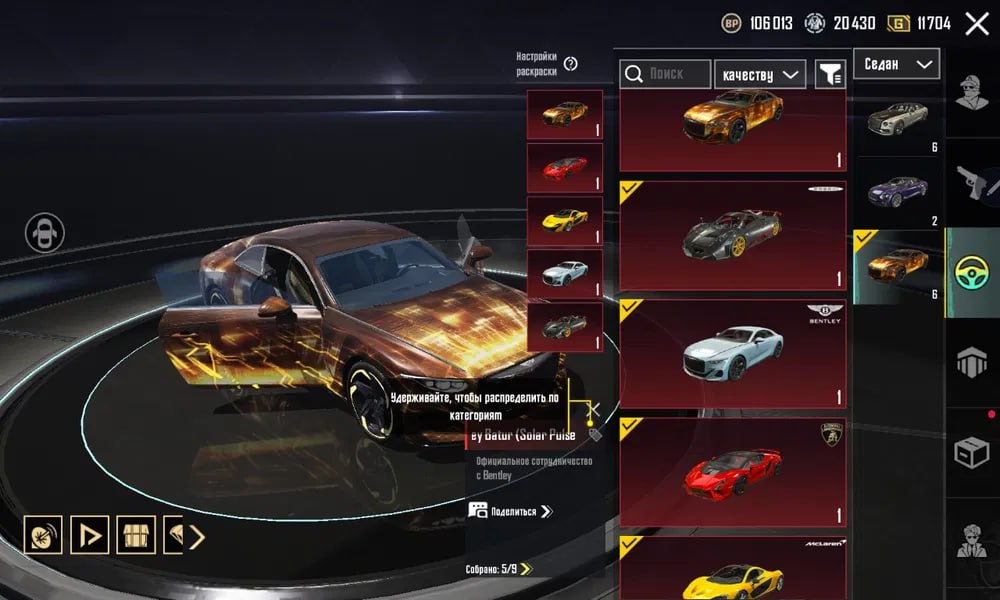The height and width of the screenshot is (600, 1000).
Task: Click the Поиск search field
Action: click(x=665, y=73)
